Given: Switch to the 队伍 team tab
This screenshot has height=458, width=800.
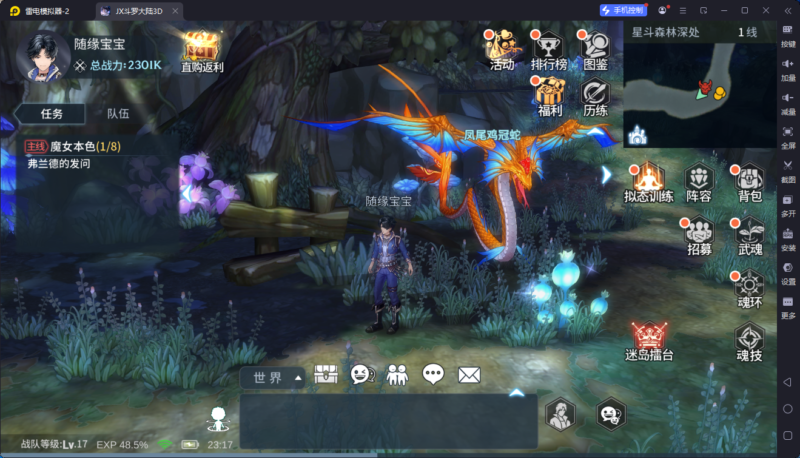Looking at the screenshot, I should [x=118, y=114].
